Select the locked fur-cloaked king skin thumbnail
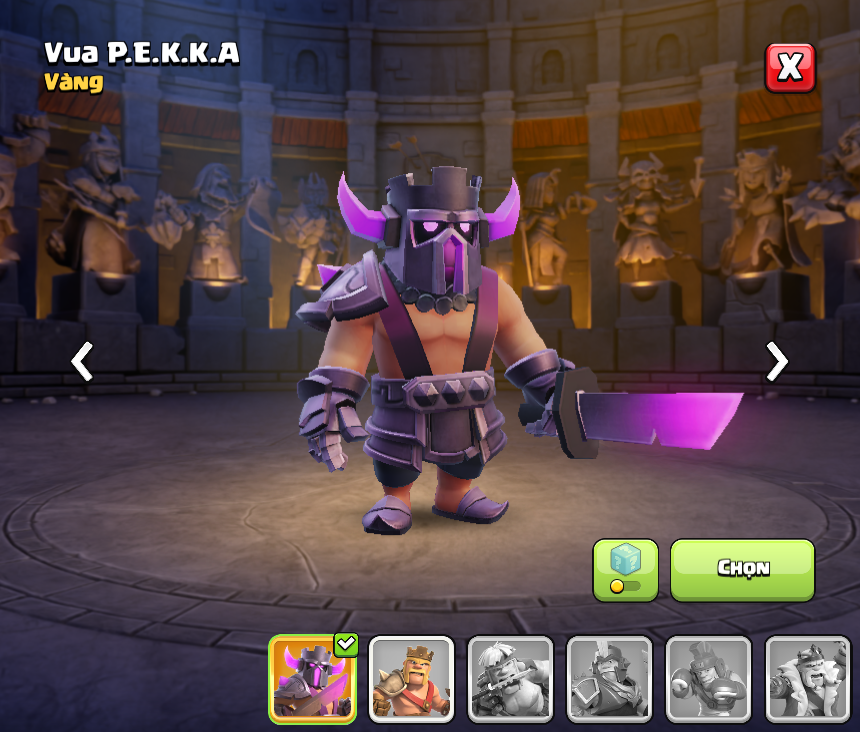 click(x=807, y=679)
